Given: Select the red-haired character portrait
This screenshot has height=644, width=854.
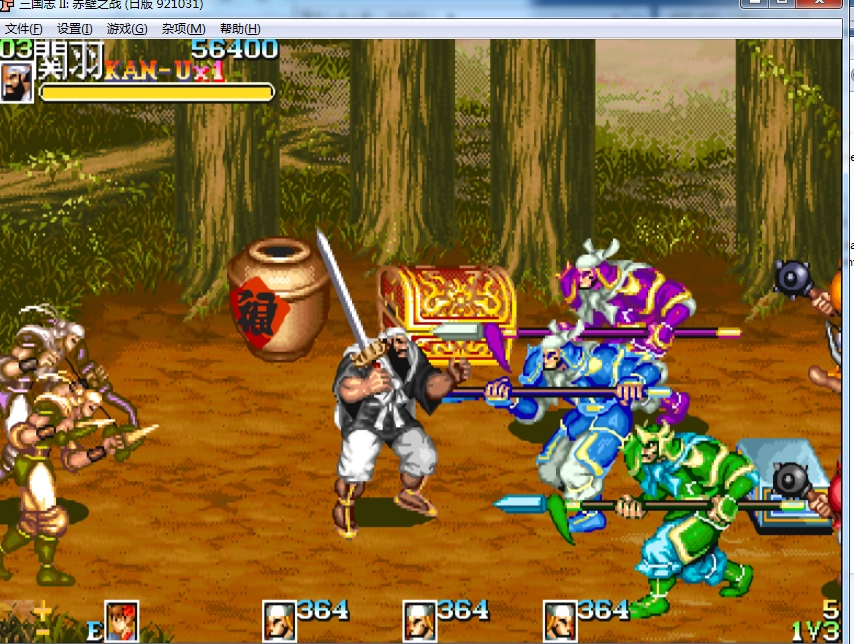Looking at the screenshot, I should click(121, 621).
